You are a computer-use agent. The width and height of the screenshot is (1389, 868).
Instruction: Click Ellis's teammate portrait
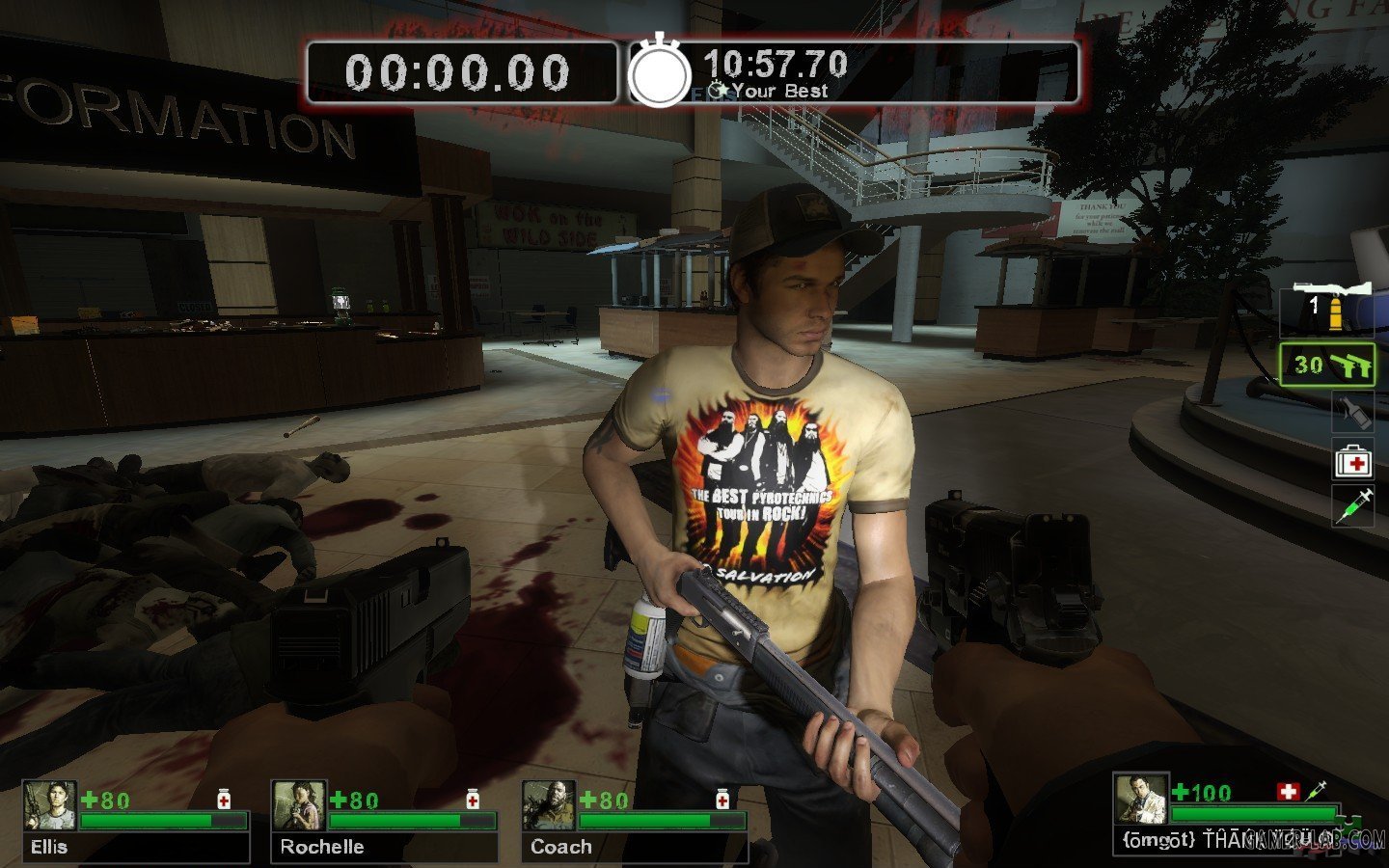pos(49,806)
